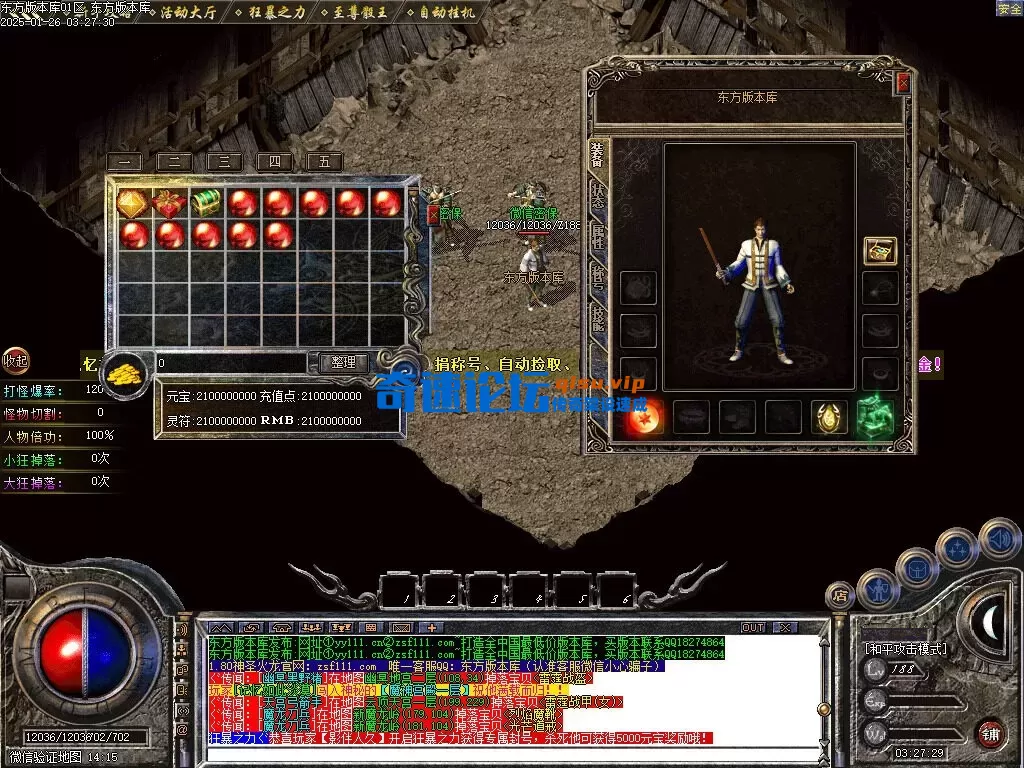Open bag page 五
The image size is (1024, 768).
324,162
